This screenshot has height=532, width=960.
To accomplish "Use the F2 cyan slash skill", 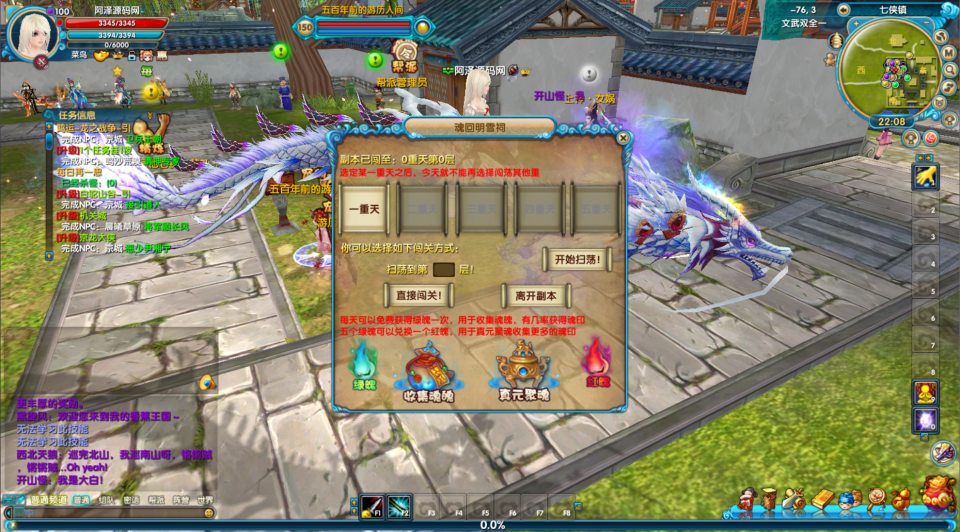I will [399, 505].
